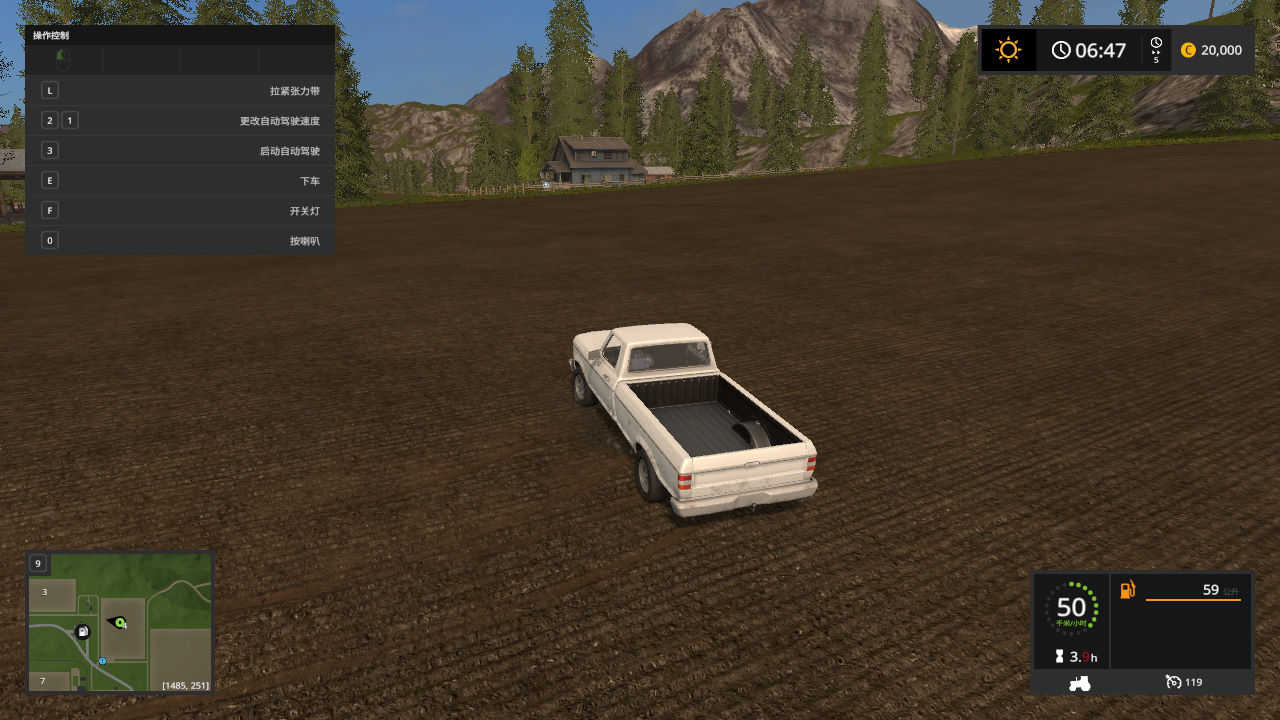Select the fuel station marker on minimap

(x=83, y=631)
